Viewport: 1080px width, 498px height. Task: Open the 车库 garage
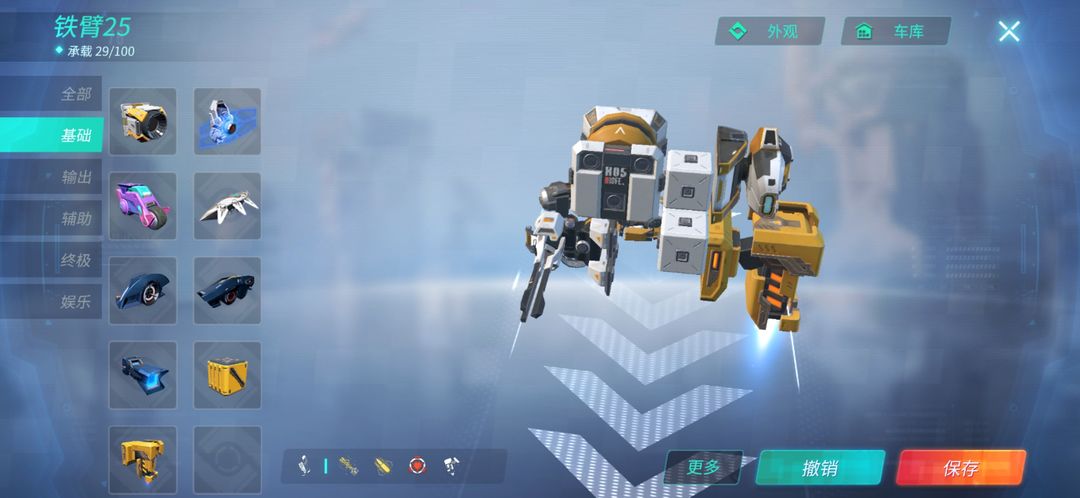click(895, 31)
